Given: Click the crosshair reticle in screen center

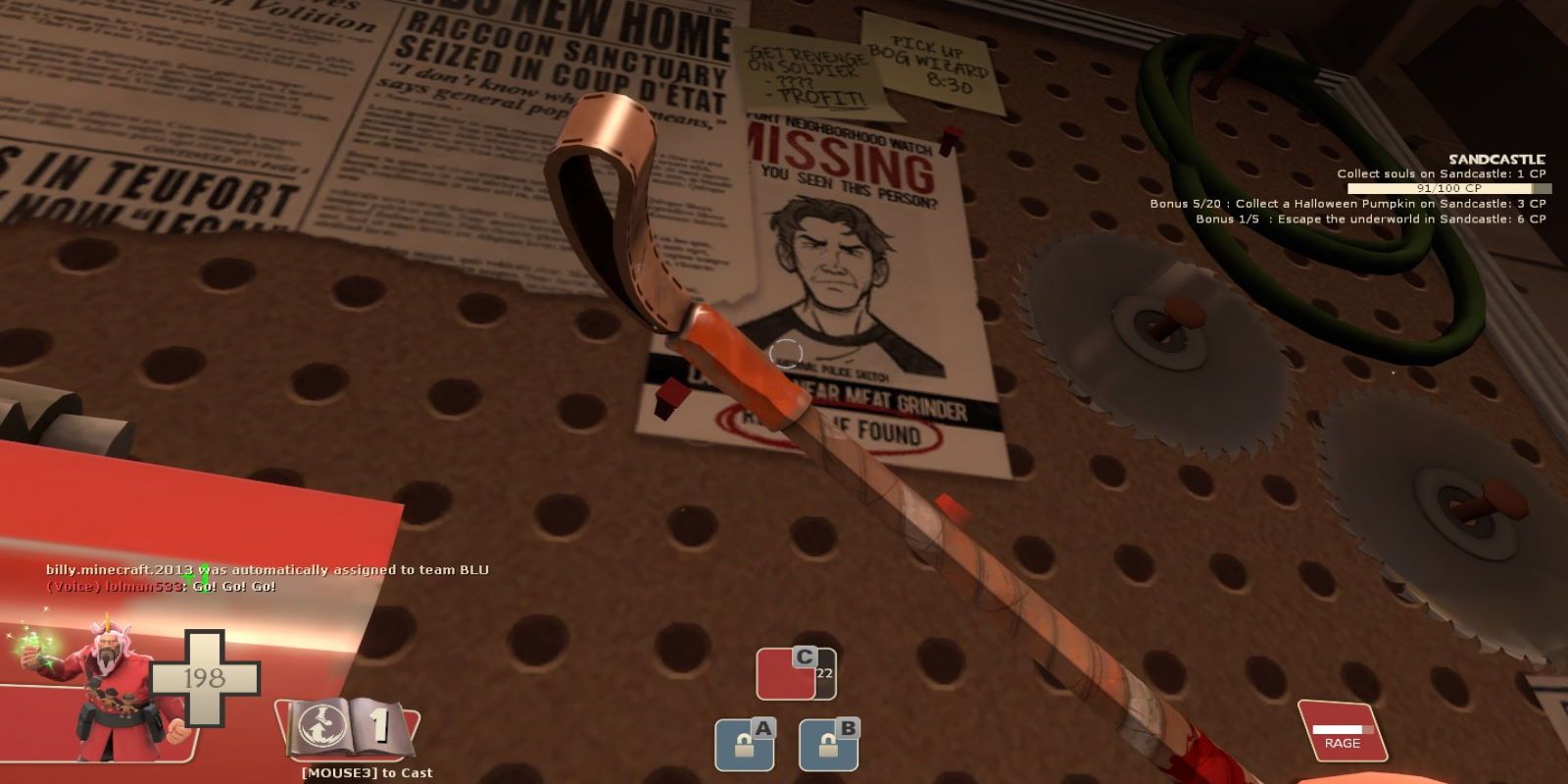Looking at the screenshot, I should tap(787, 351).
